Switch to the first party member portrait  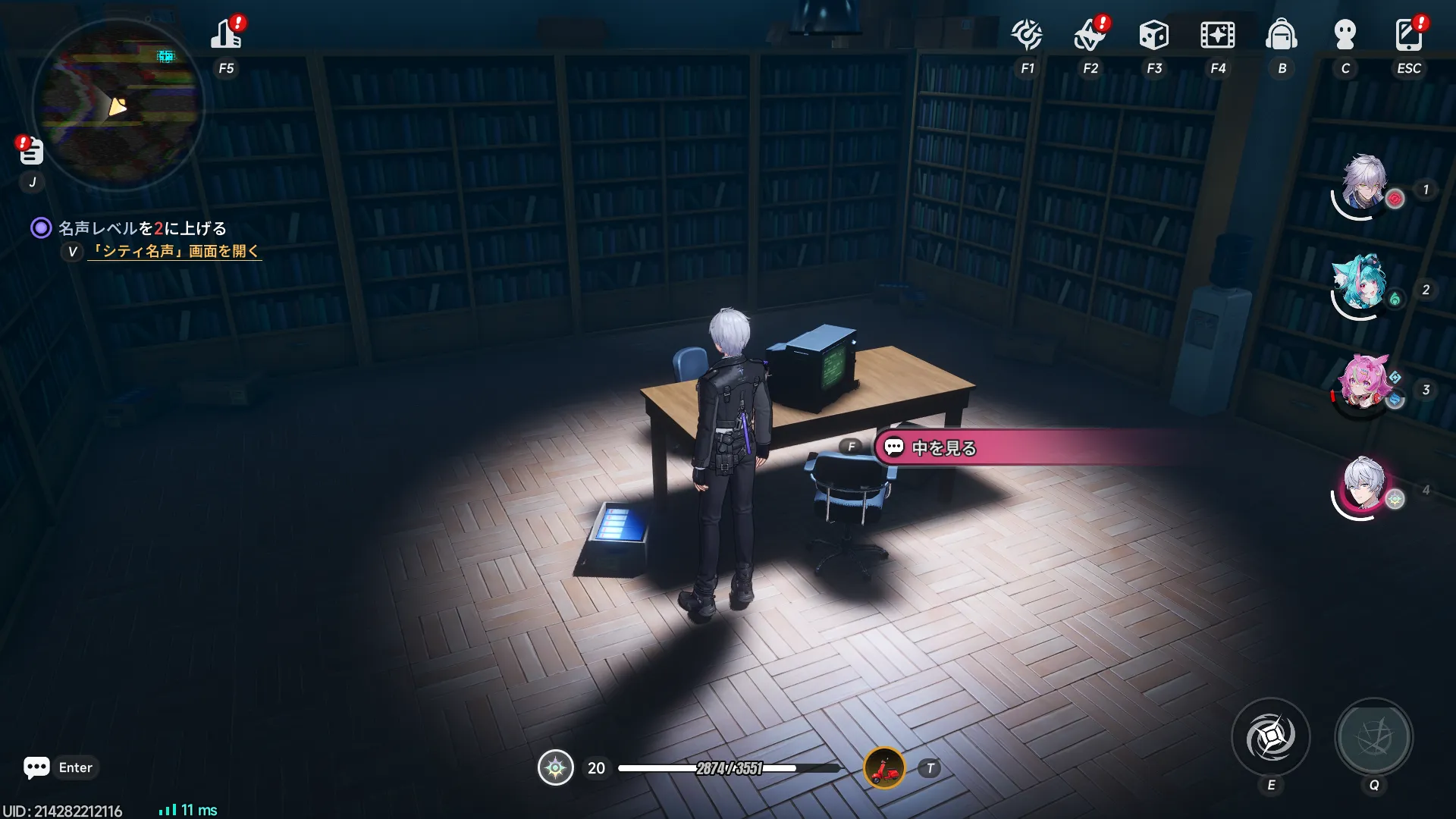point(1364,185)
